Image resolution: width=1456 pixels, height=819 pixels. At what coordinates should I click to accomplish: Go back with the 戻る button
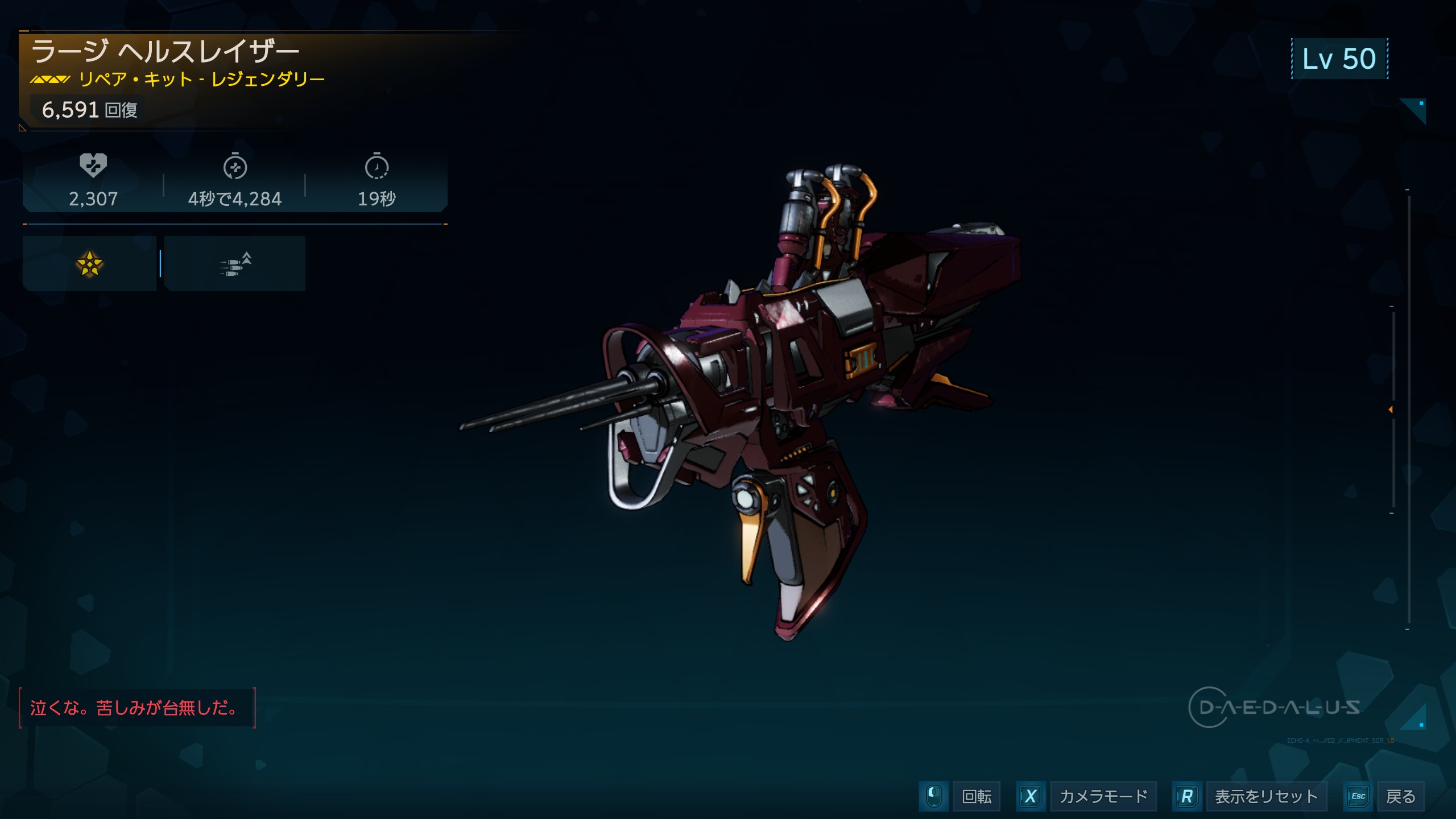coord(1400,796)
